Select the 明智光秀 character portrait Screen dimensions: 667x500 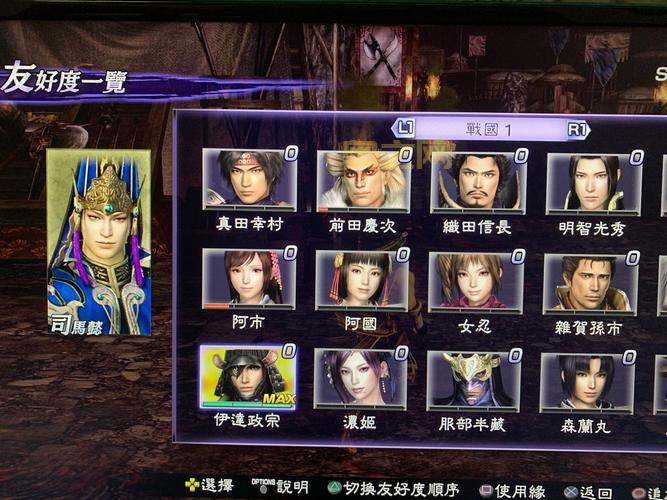tap(593, 184)
